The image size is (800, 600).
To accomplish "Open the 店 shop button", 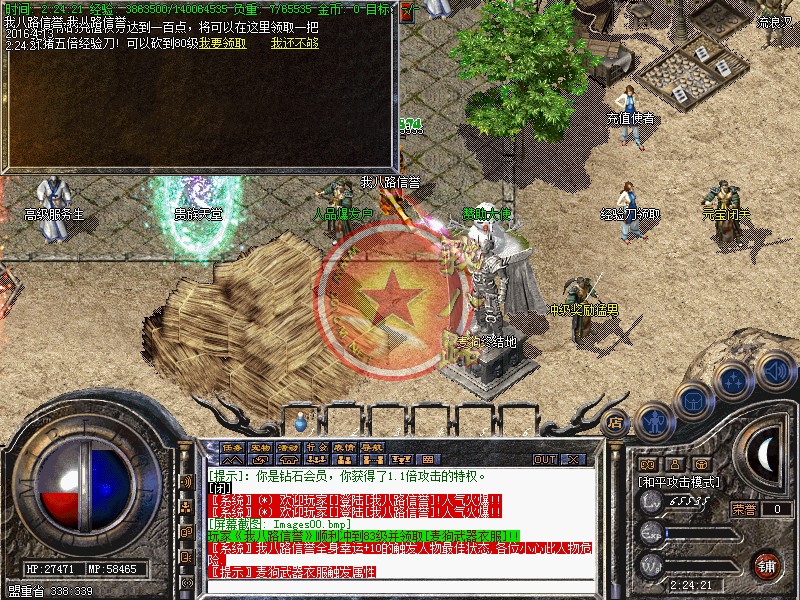I will [x=616, y=423].
